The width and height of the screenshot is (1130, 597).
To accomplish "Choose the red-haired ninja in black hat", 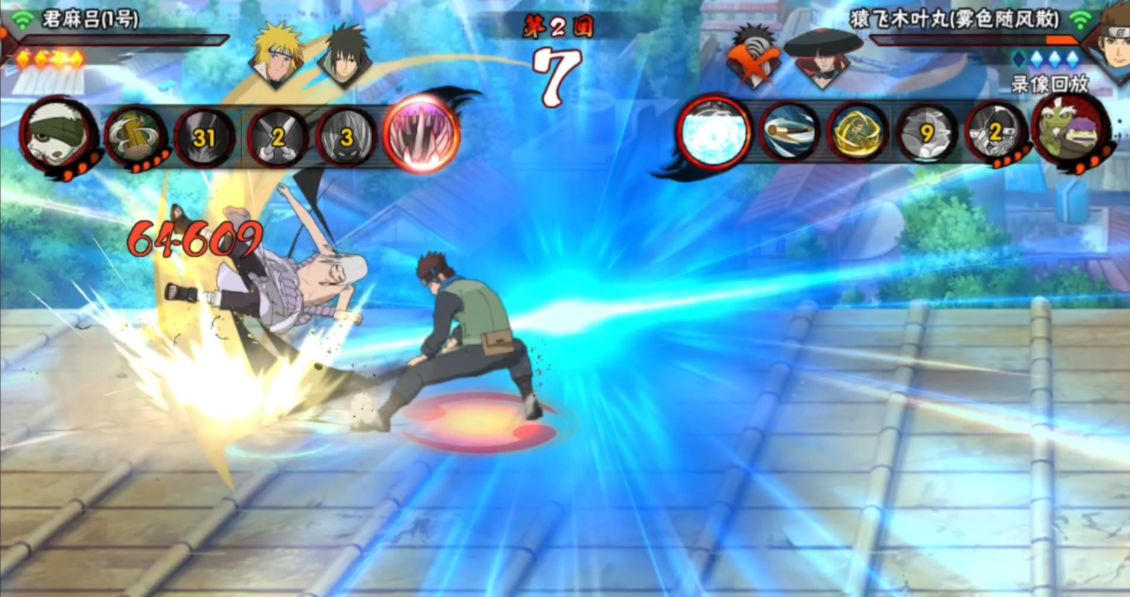I will point(822,57).
